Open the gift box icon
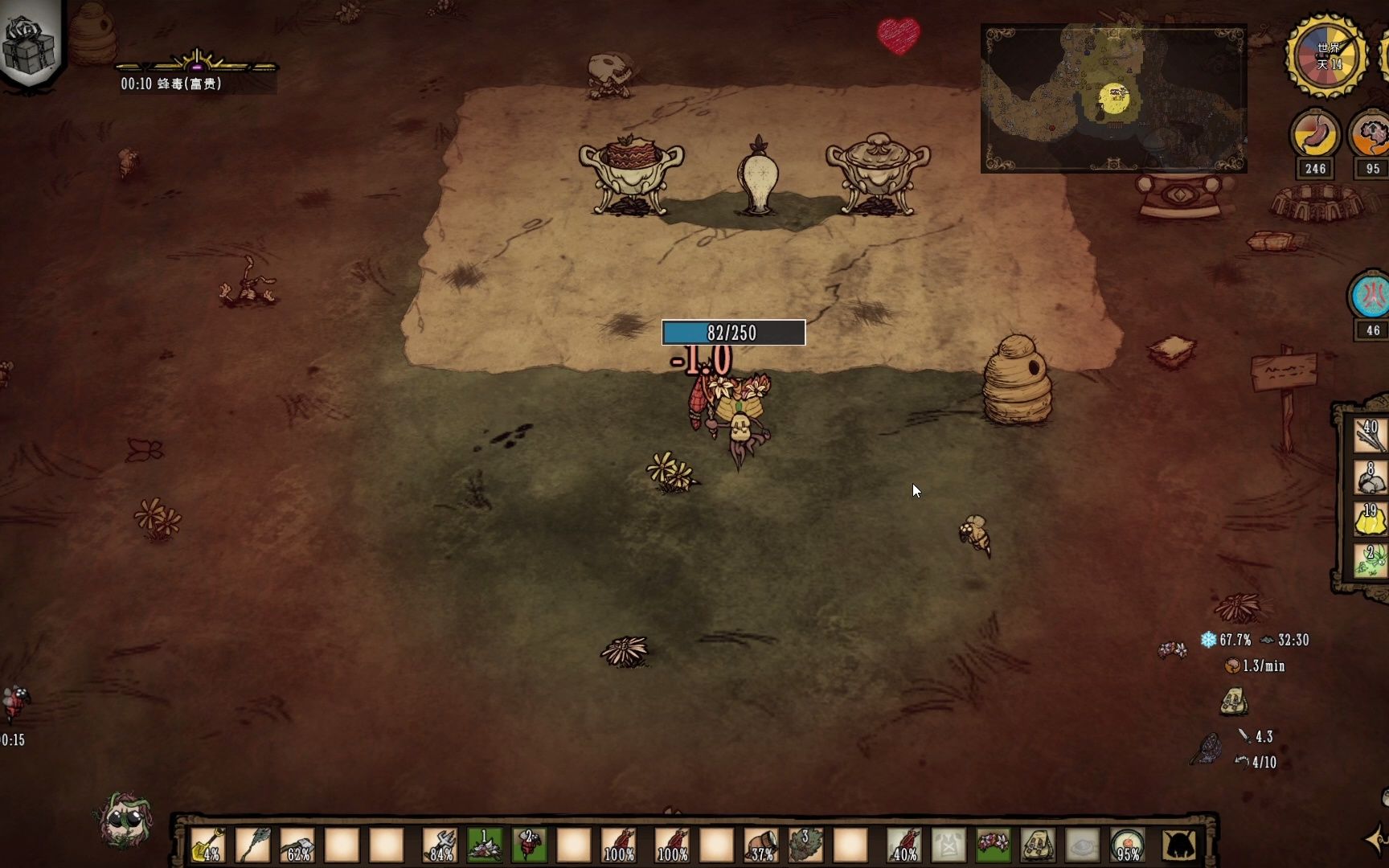This screenshot has height=868, width=1389. pyautogui.click(x=29, y=42)
